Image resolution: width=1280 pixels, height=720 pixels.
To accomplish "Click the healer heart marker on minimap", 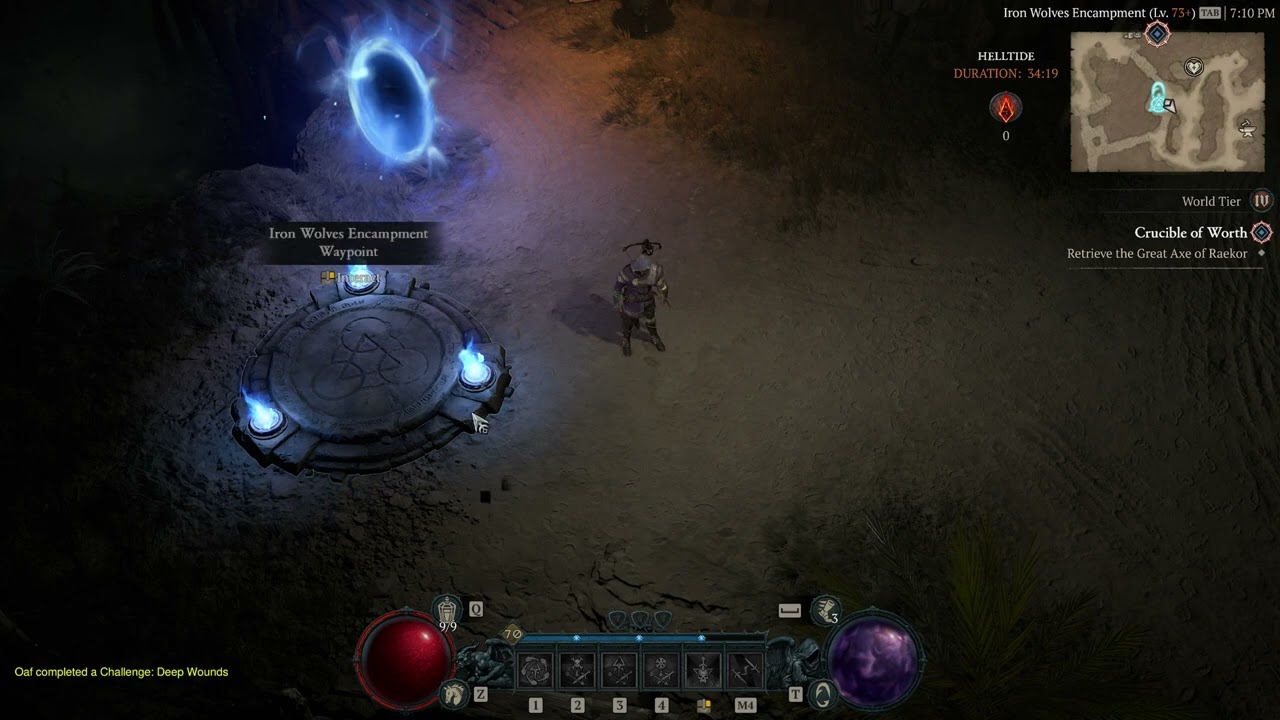I will pos(1193,67).
